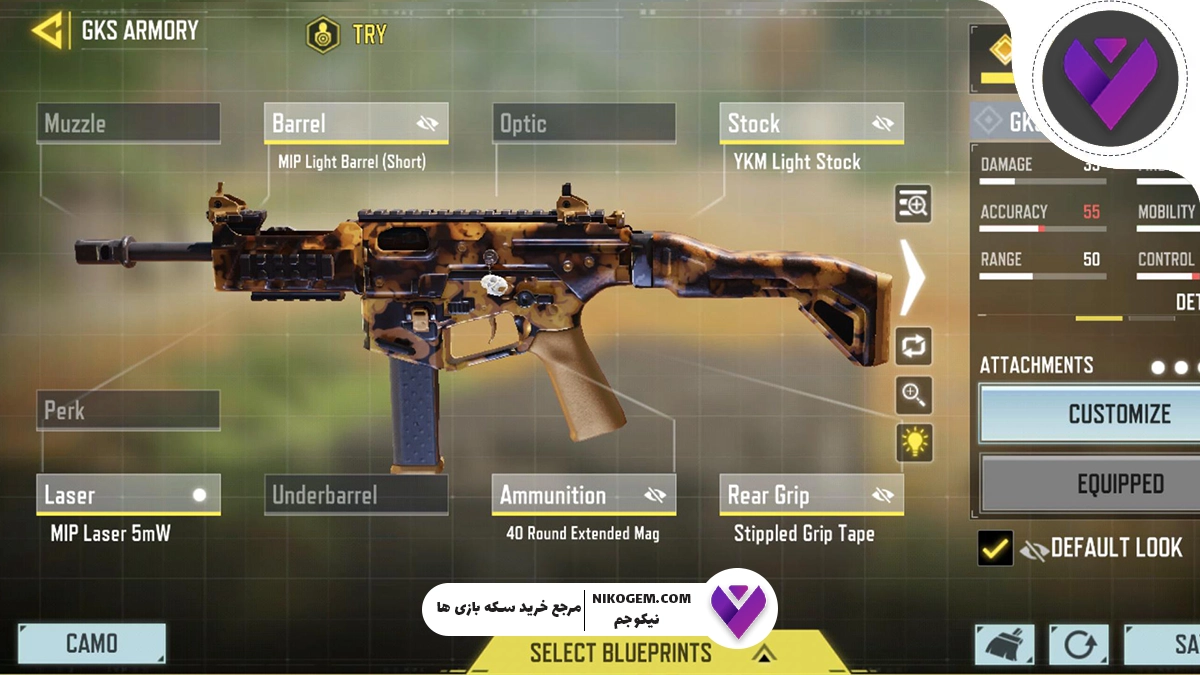Reset attachments with the circular arrow button
Image resolution: width=1200 pixels, height=675 pixels.
point(1078,645)
